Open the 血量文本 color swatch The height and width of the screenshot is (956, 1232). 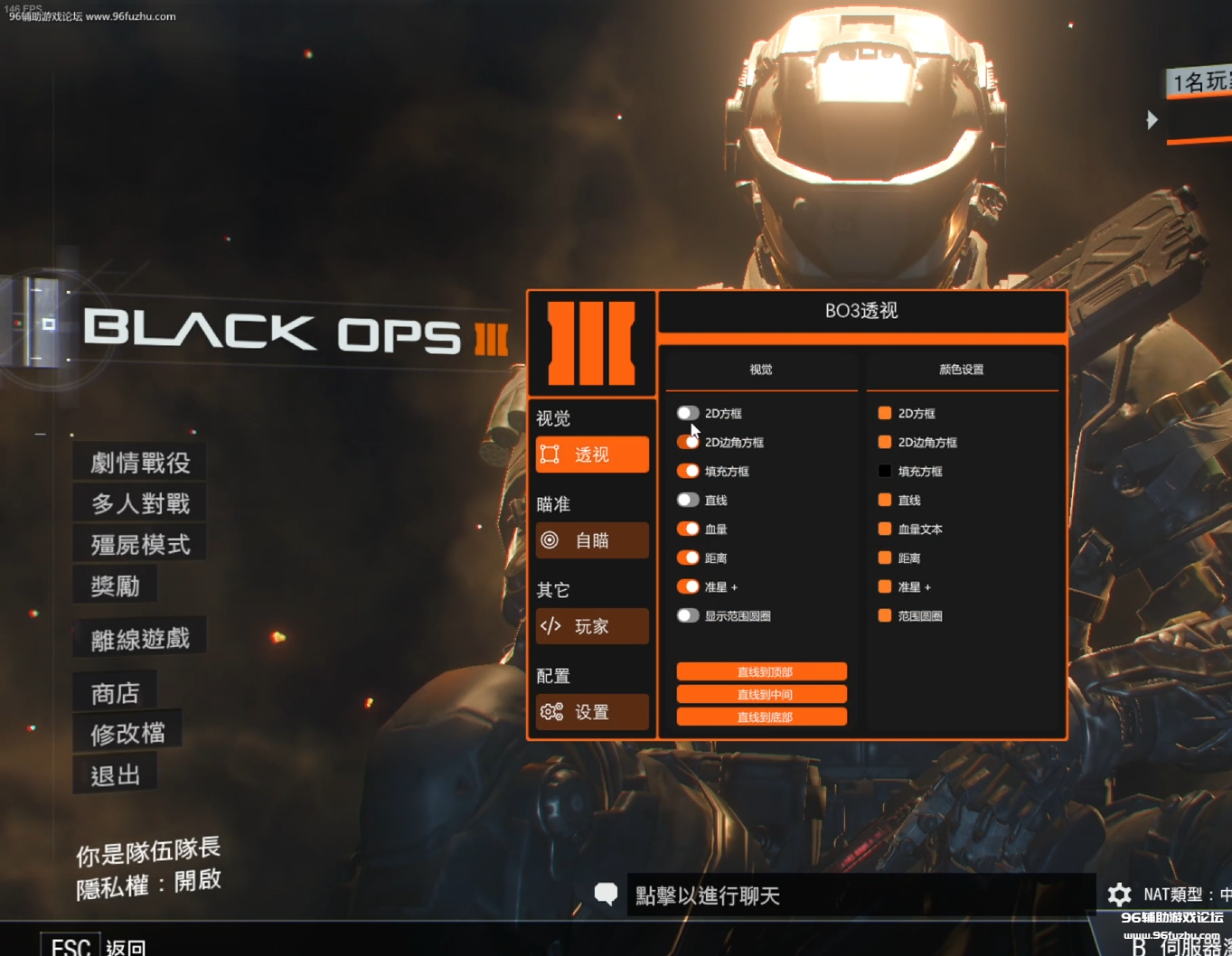point(885,529)
